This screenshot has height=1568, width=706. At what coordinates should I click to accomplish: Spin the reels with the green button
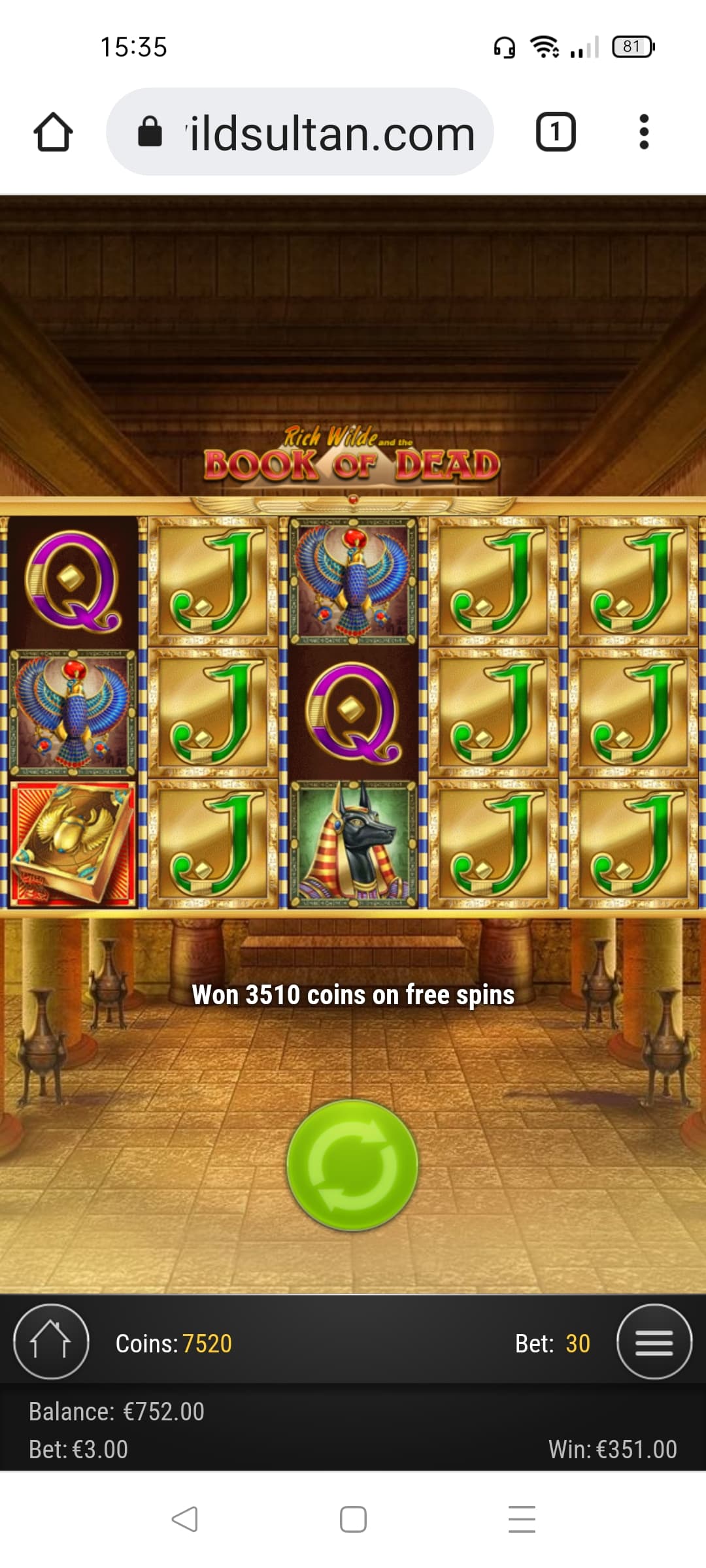352,1164
